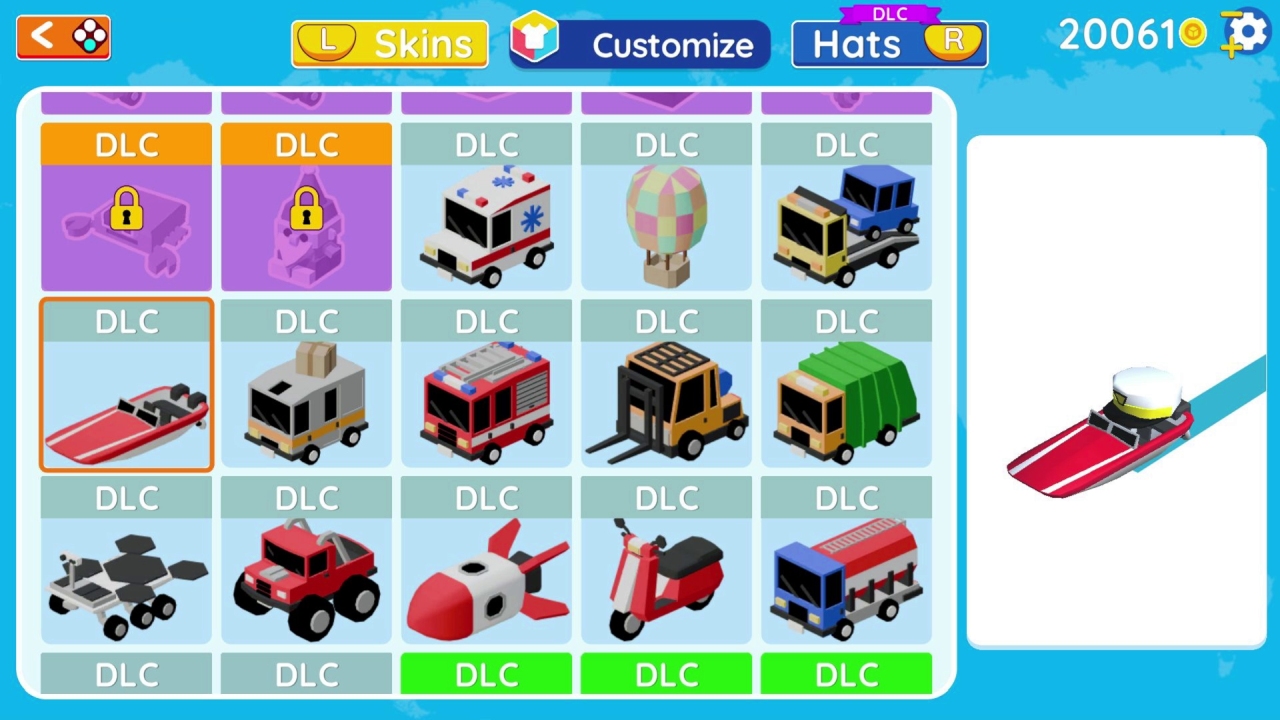Select the rocket skin
Image resolution: width=1280 pixels, height=720 pixels.
click(486, 575)
